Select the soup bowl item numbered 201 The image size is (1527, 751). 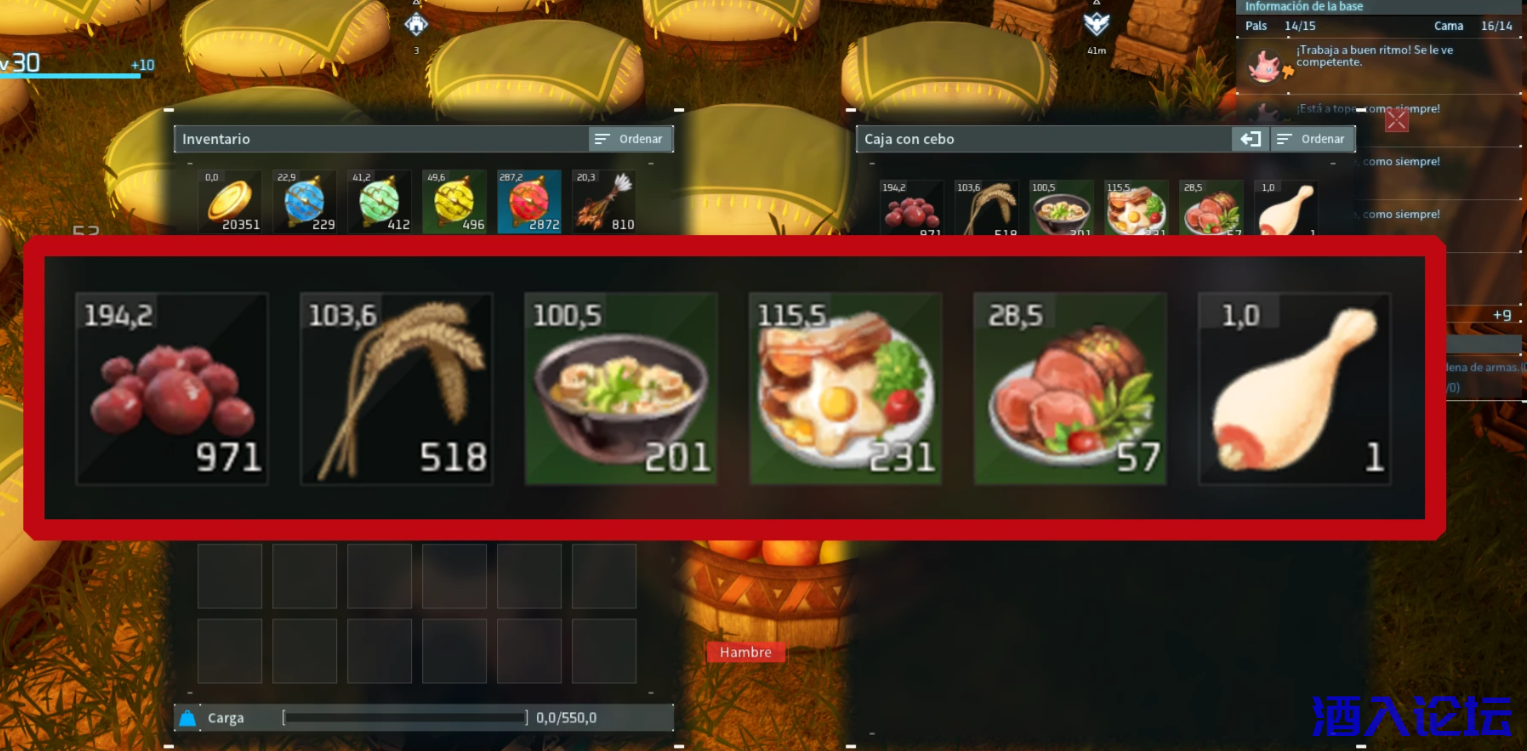pos(620,388)
